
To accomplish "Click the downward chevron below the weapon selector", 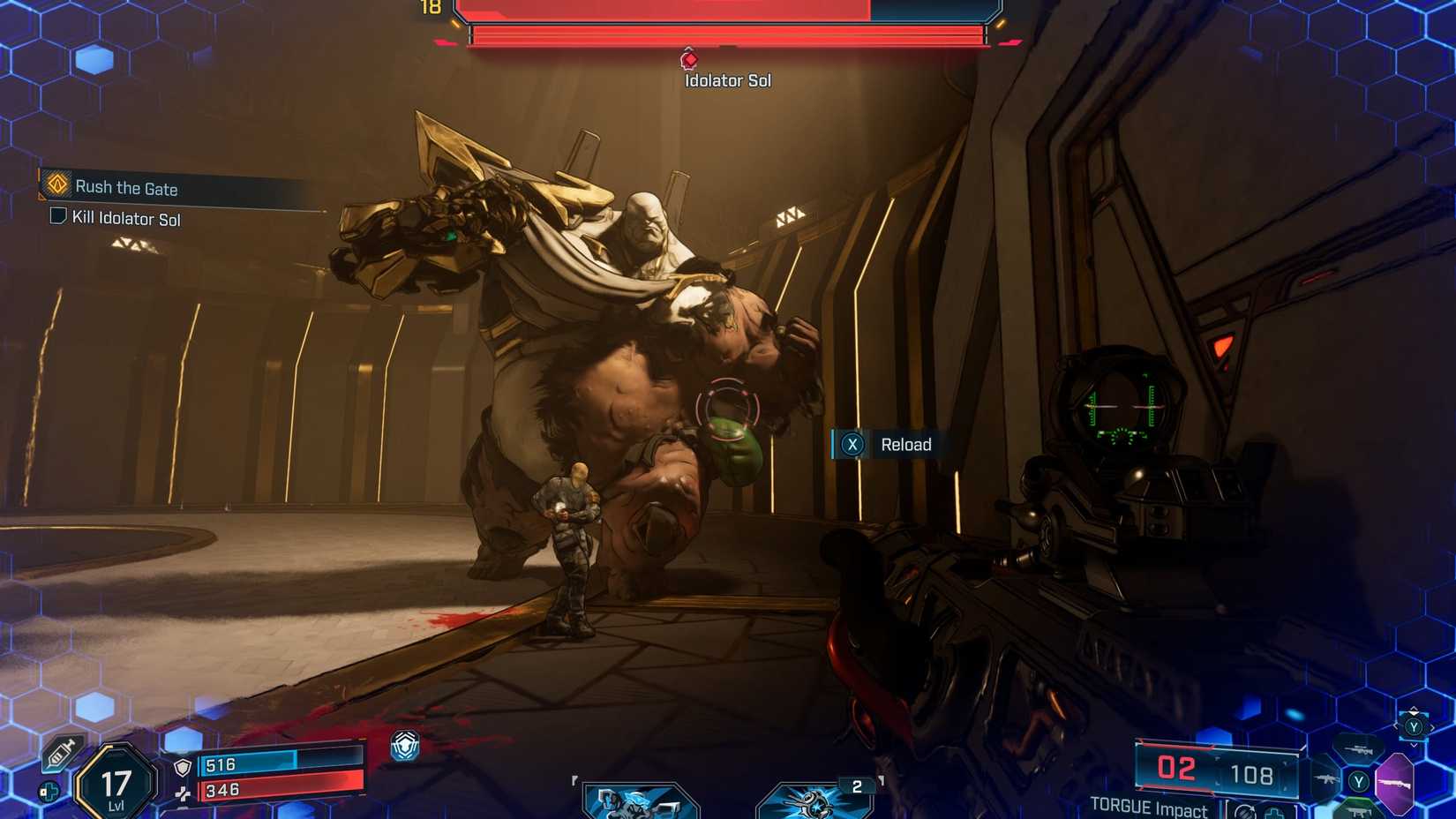I will pos(1414,745).
